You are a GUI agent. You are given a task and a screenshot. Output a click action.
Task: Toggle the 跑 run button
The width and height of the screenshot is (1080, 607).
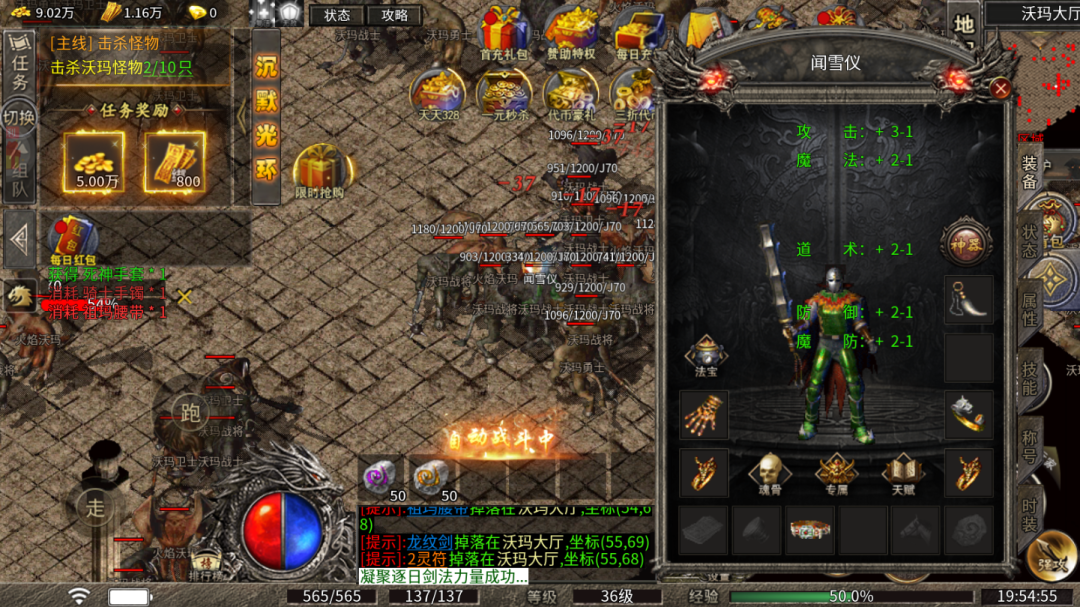point(188,411)
